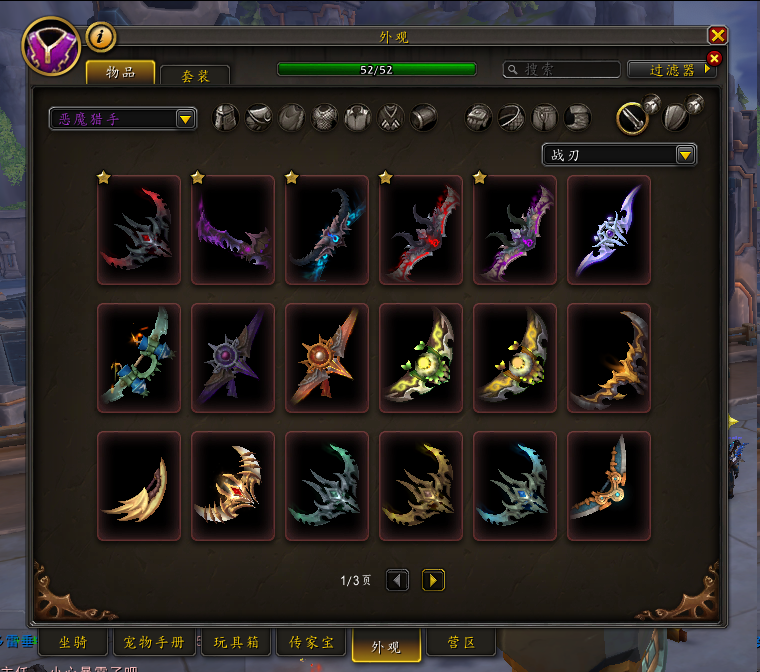The width and height of the screenshot is (760, 672).
Task: Choose the helmet head slot icon
Action: click(x=227, y=118)
